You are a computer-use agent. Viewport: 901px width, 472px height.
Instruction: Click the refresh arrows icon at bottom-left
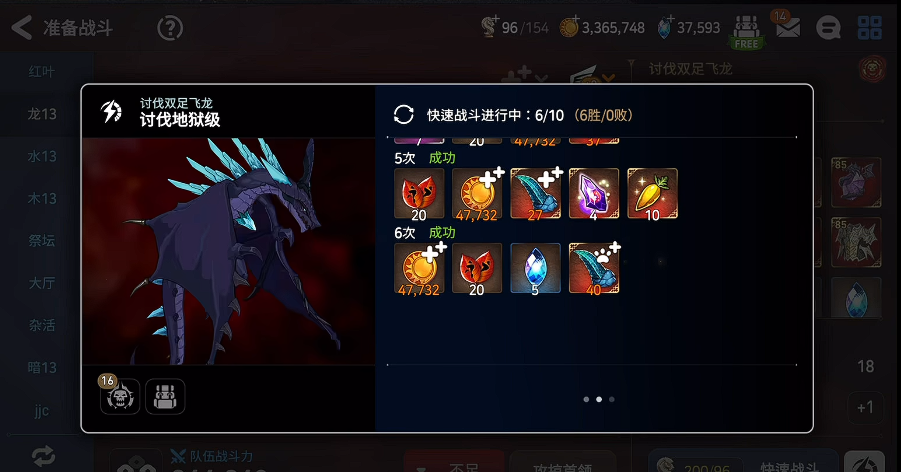(x=43, y=456)
